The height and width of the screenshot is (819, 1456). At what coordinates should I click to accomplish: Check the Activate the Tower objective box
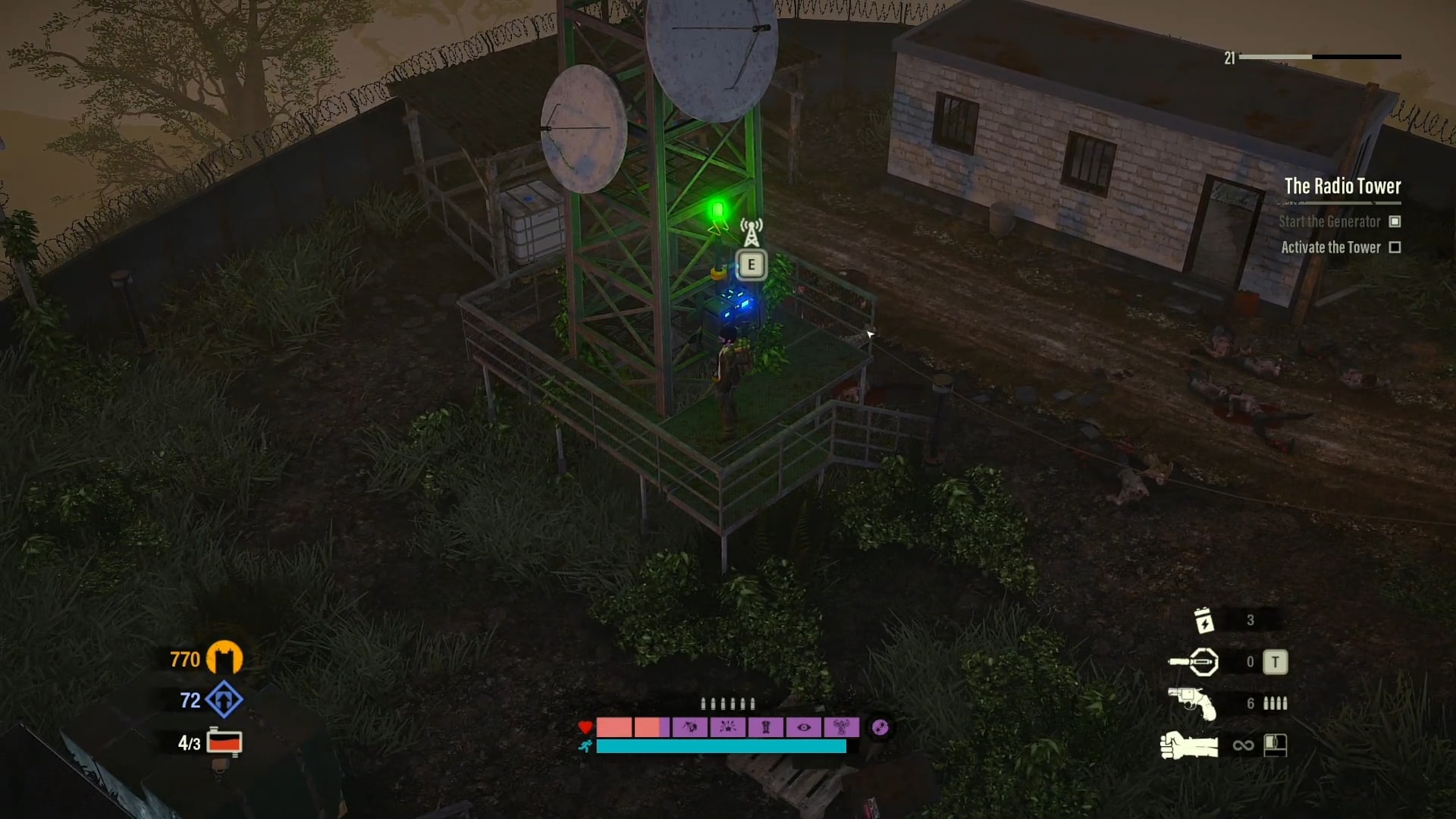(1394, 247)
